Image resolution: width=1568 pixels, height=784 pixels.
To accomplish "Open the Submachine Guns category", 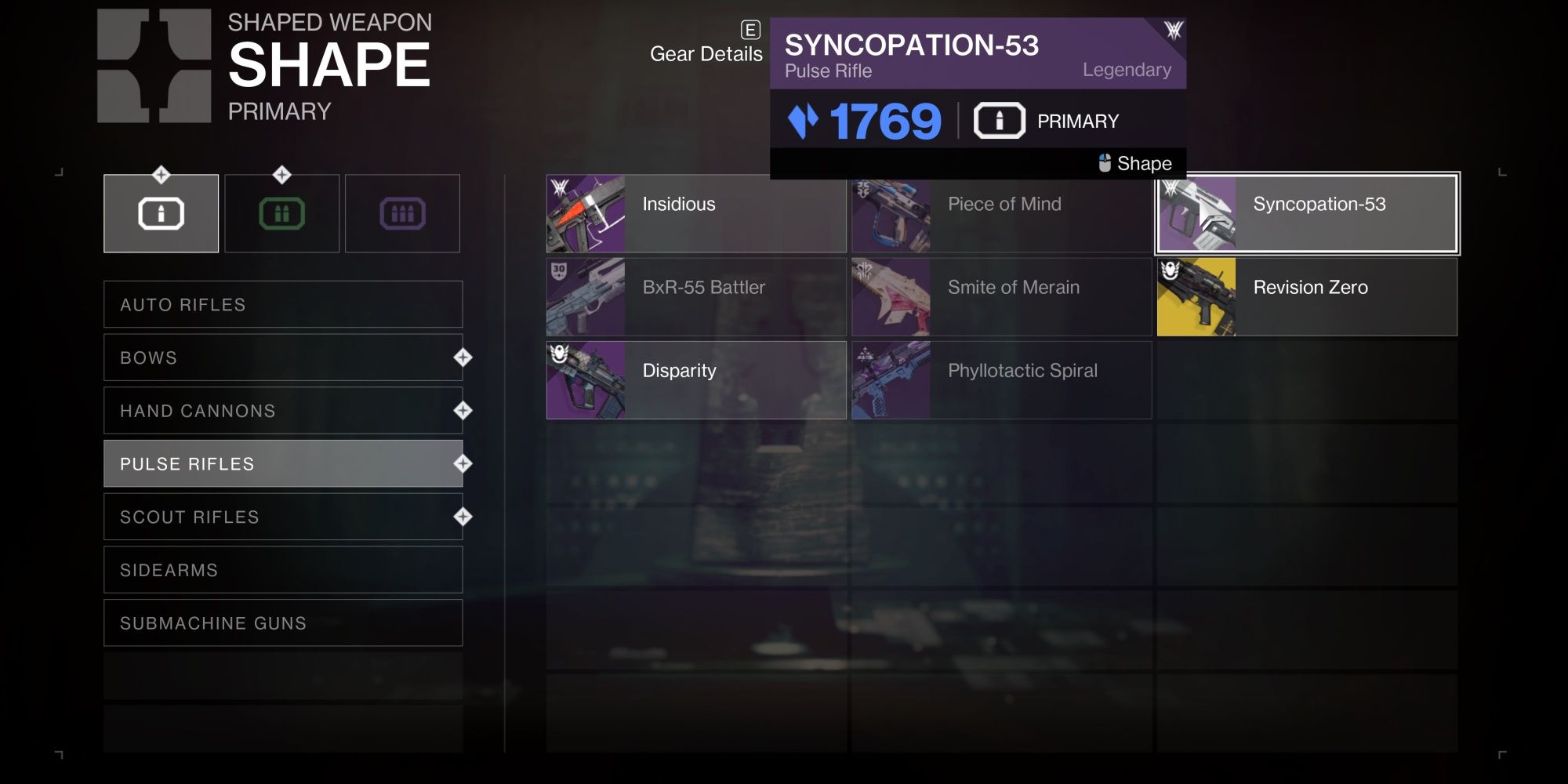I will tap(282, 623).
